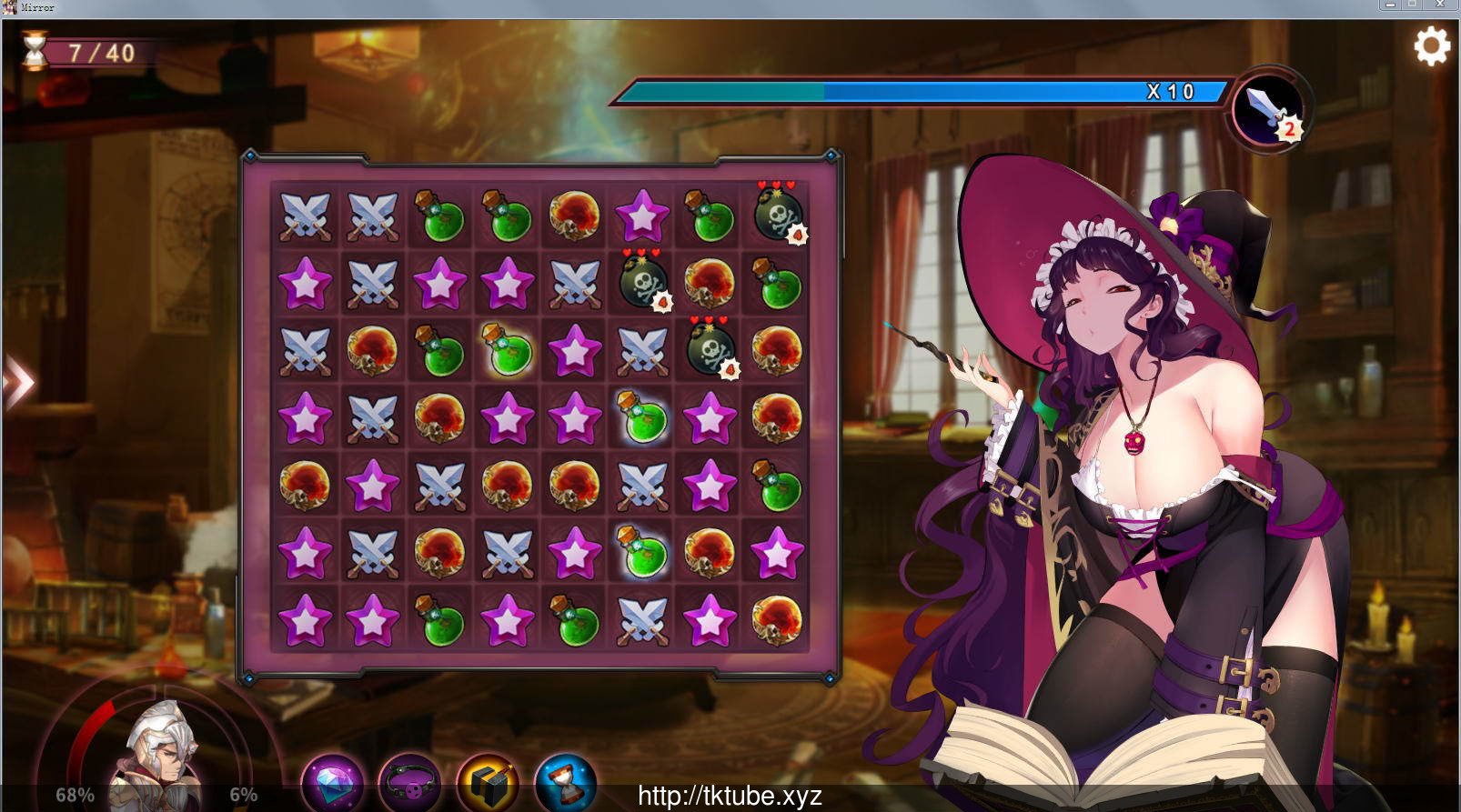Expand the left-side arrow panel
1461x812 pixels.
click(18, 382)
